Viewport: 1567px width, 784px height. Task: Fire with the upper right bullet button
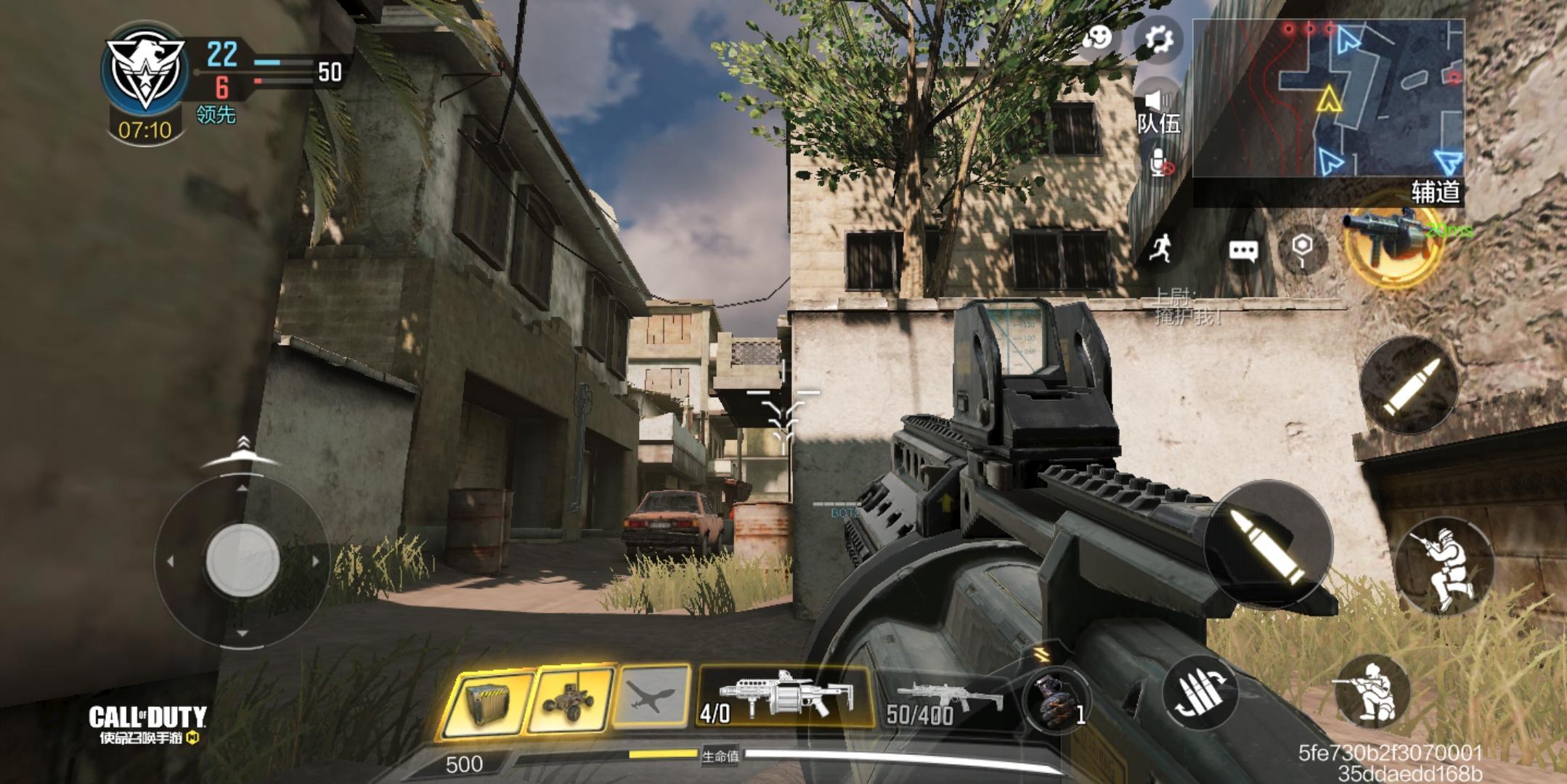click(x=1409, y=386)
